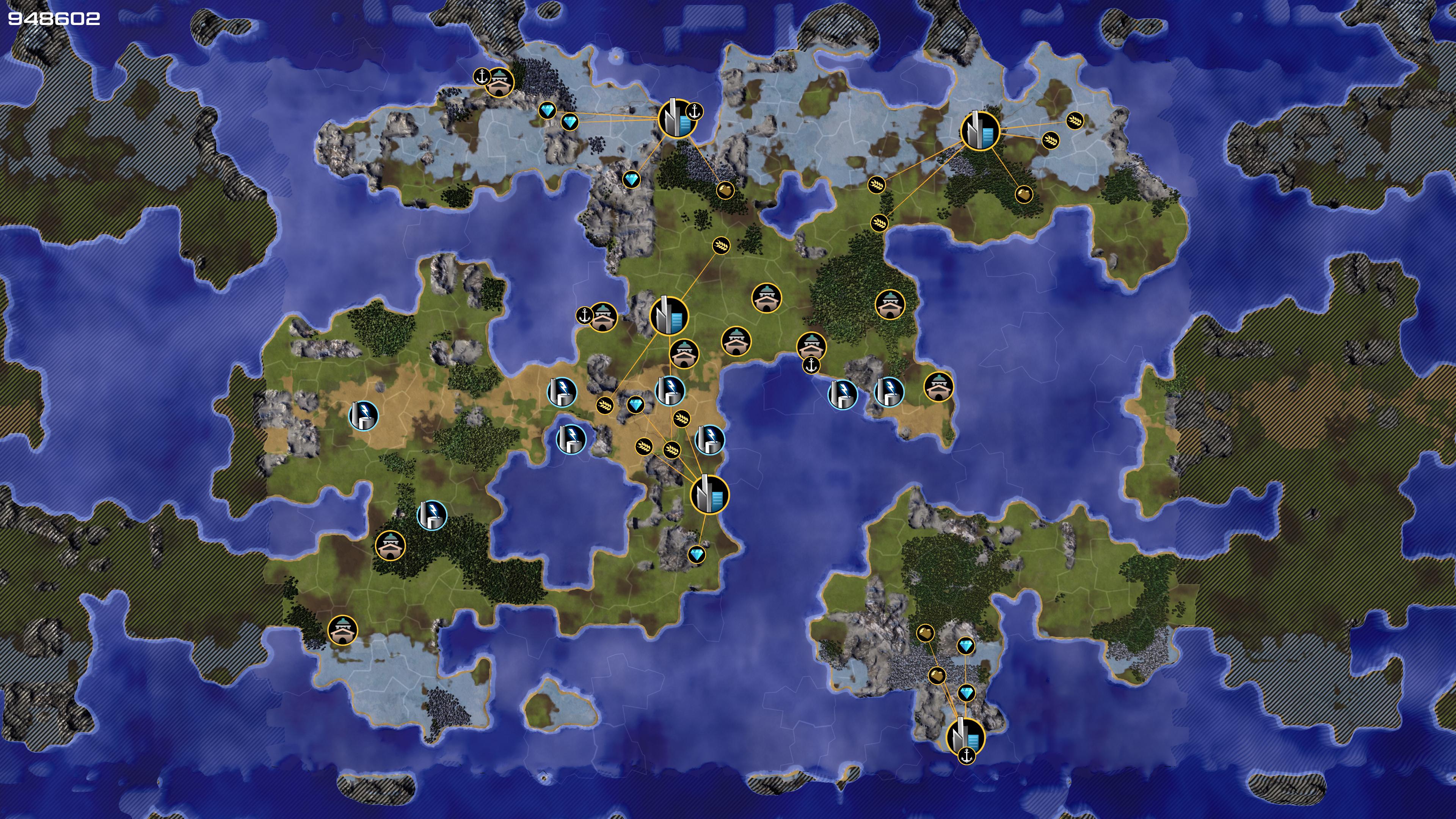Select the diamond marker in the central desert
The image size is (1456, 819).
coord(635,405)
